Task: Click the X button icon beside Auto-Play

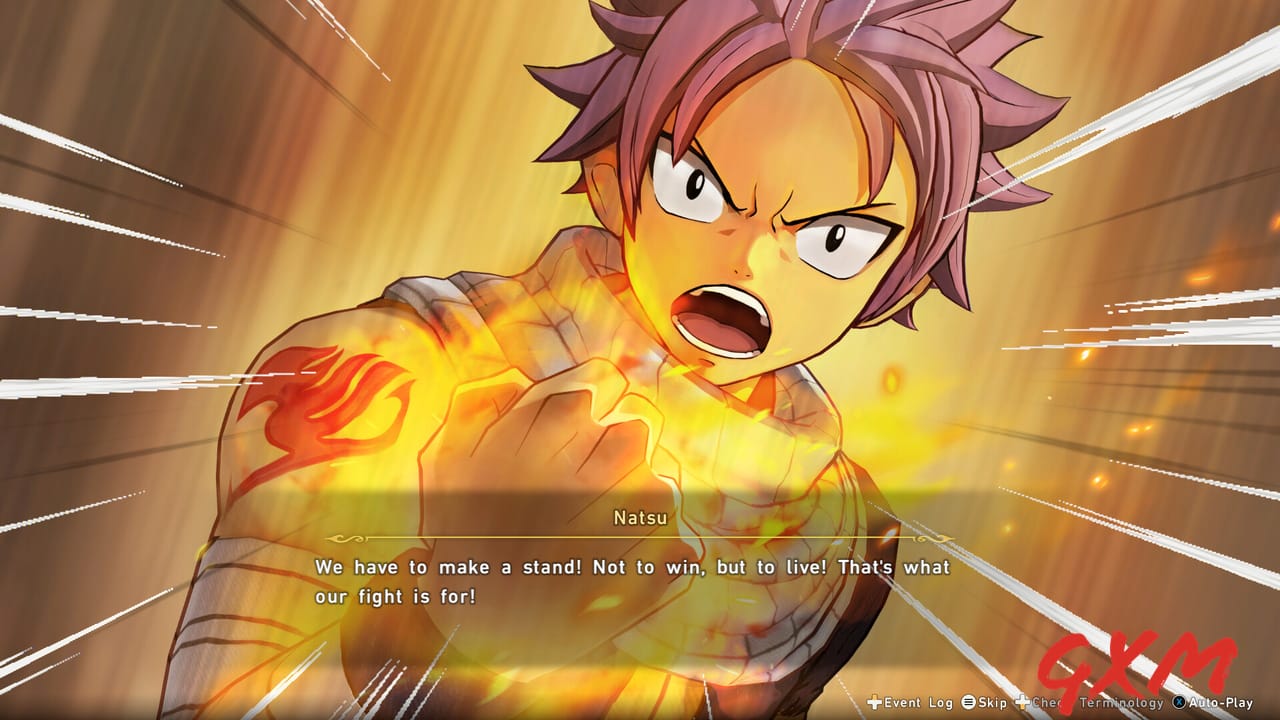Action: click(1179, 703)
